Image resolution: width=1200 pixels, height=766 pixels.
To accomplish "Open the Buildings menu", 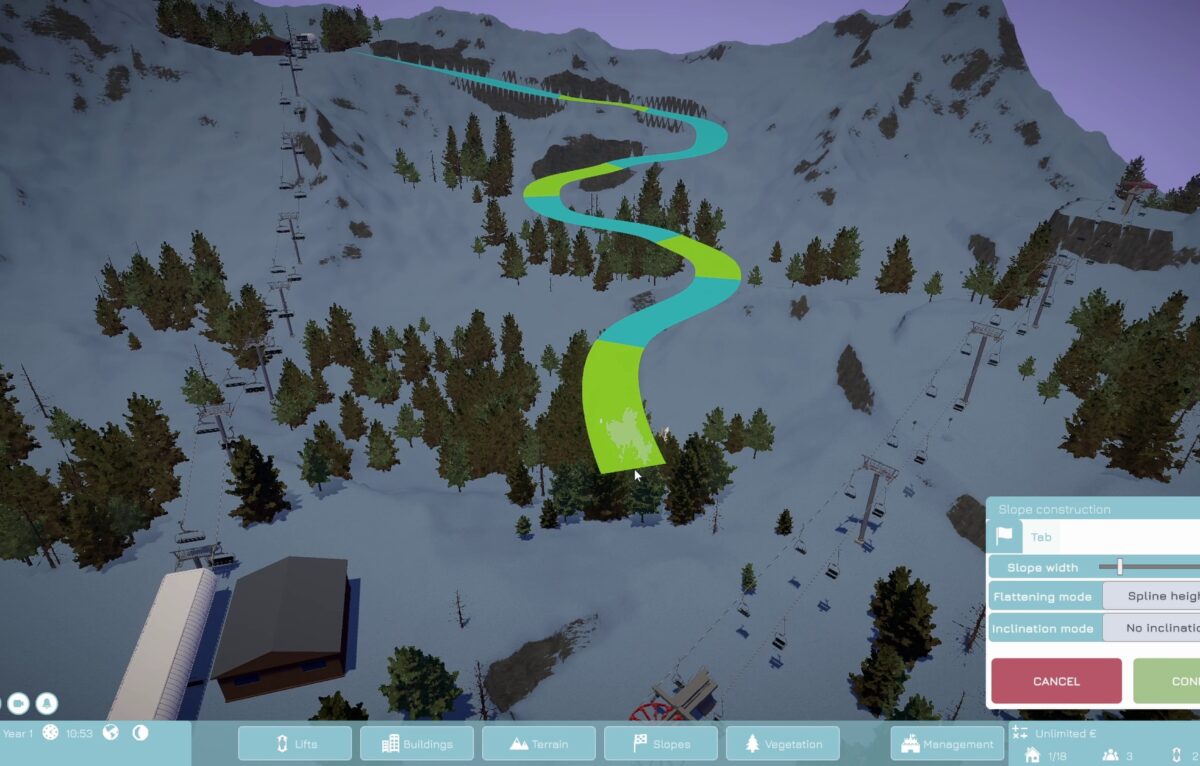I will [417, 743].
